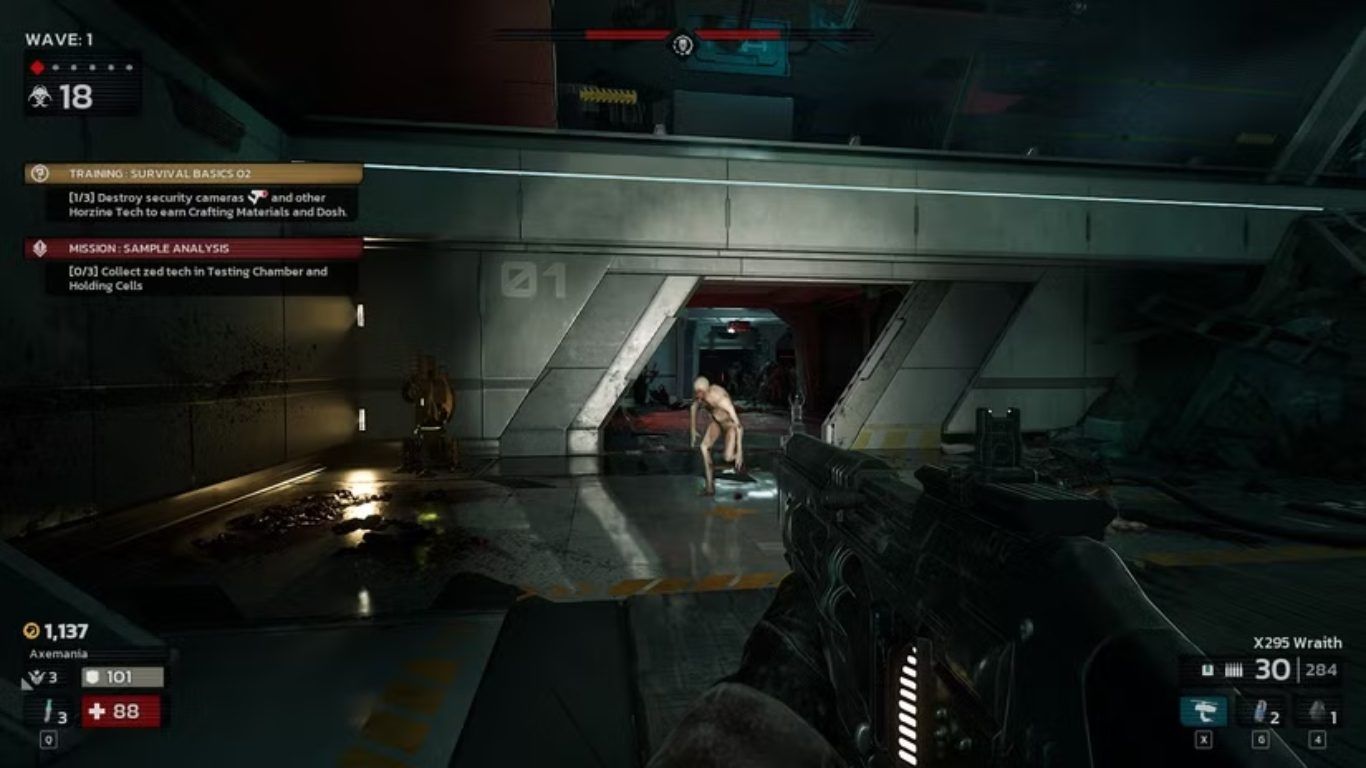Click the Dosh currency coin icon
This screenshot has width=1366, height=768.
point(32,631)
